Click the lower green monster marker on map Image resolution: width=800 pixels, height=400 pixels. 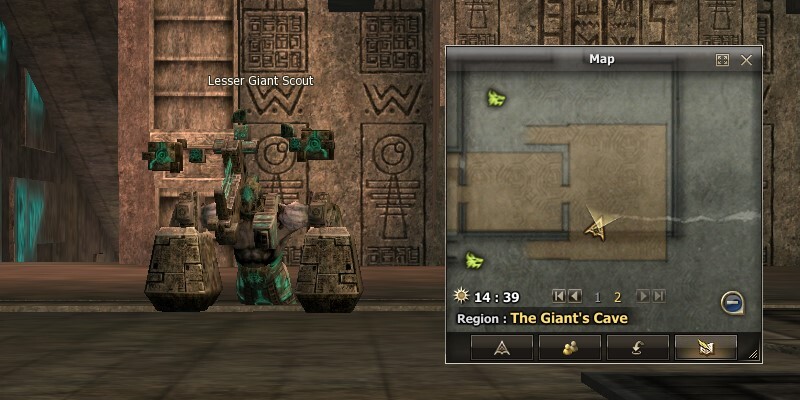point(474,260)
